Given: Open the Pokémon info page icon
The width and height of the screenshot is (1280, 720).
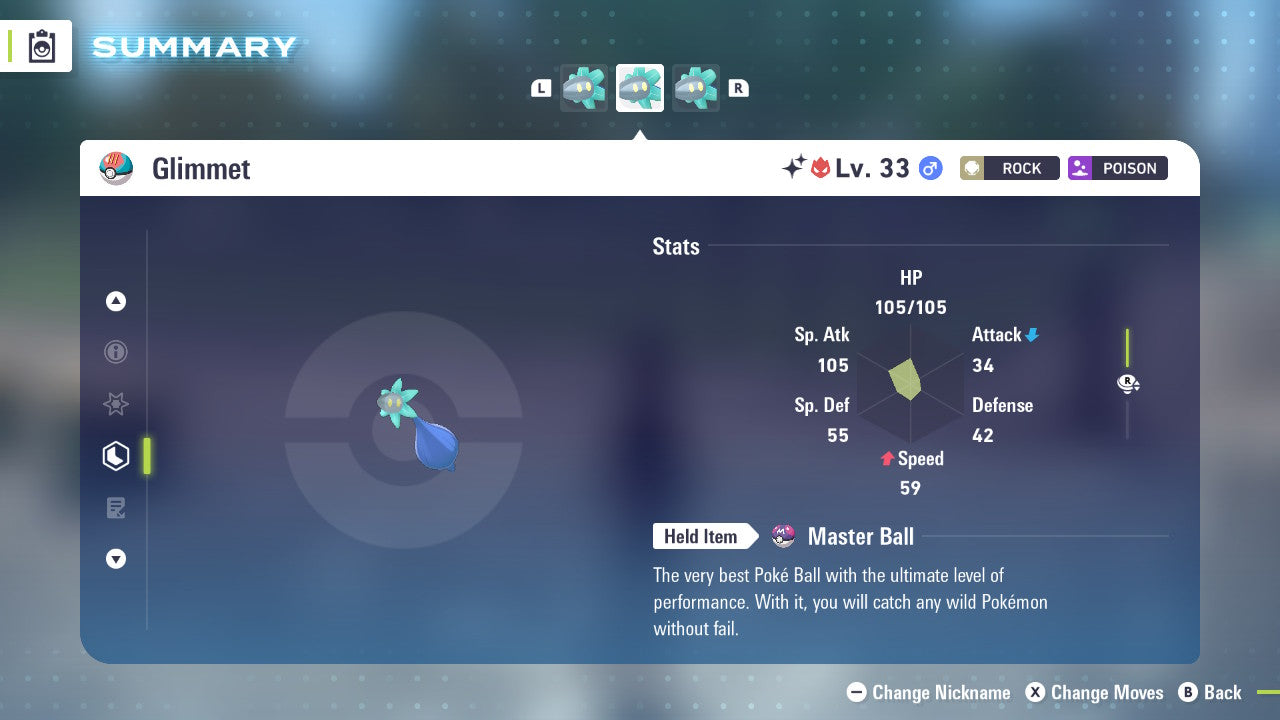Looking at the screenshot, I should click(115, 352).
